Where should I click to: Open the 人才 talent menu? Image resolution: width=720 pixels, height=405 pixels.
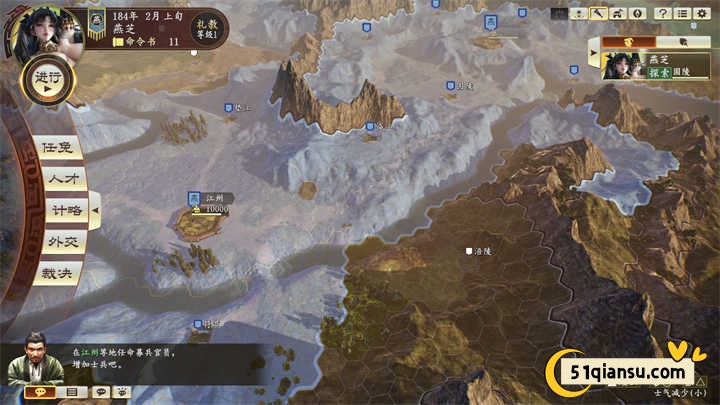tap(59, 178)
